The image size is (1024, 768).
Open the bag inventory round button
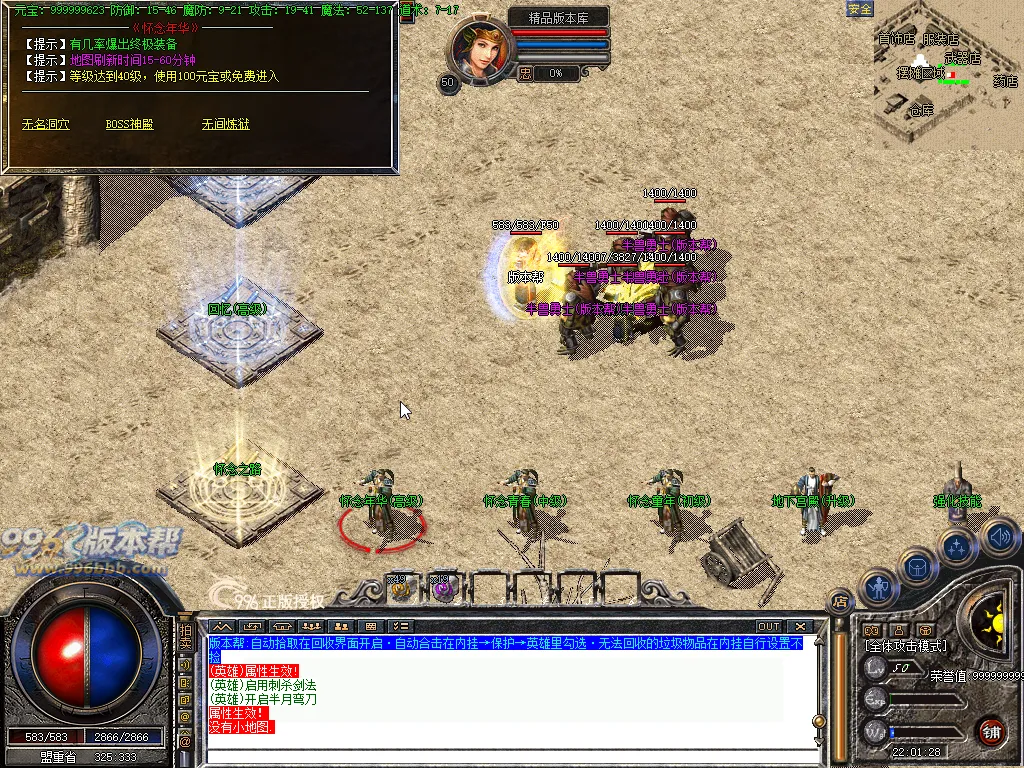pyautogui.click(x=917, y=566)
